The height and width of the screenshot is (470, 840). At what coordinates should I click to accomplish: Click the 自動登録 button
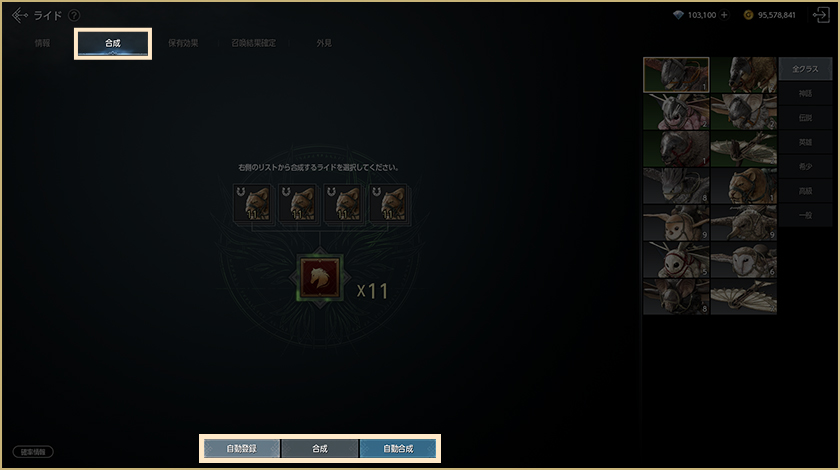(241, 448)
